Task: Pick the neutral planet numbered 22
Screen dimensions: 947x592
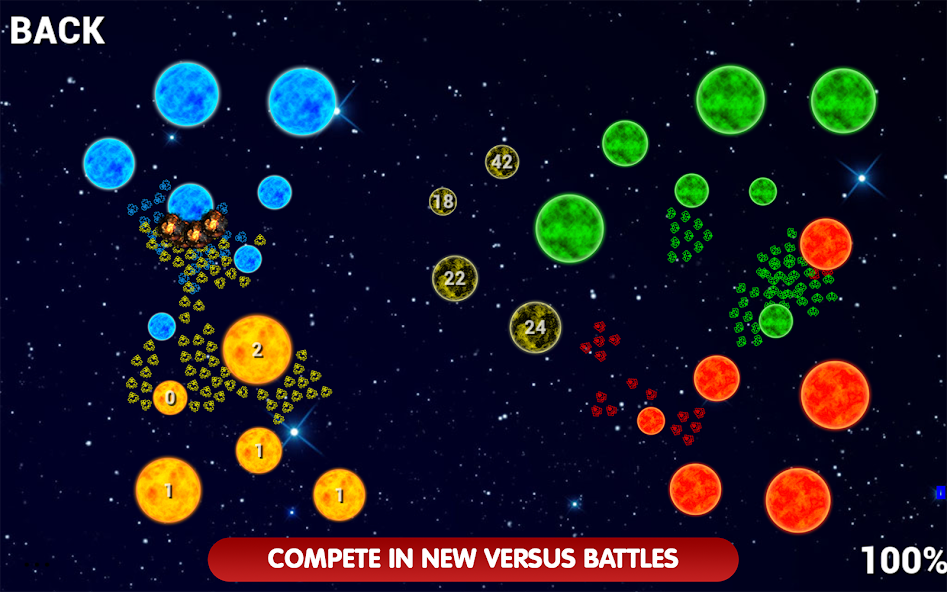Action: [x=455, y=278]
